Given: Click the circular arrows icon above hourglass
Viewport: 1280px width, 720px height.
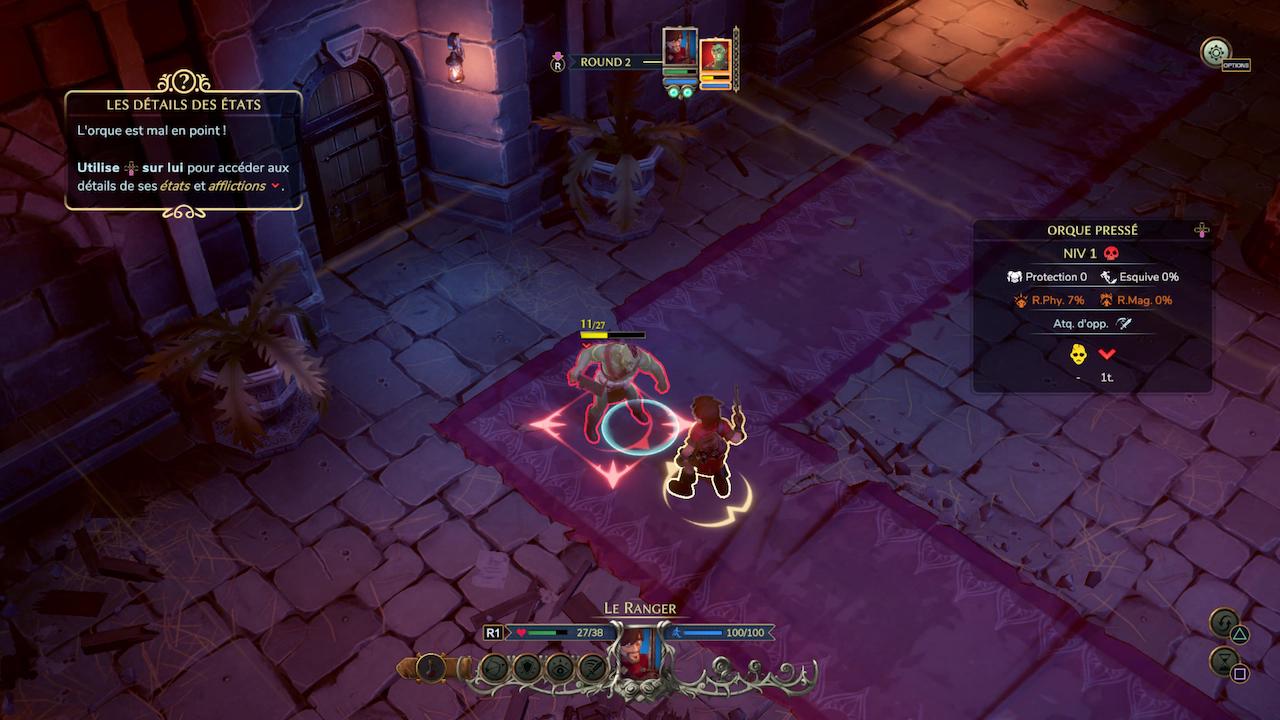Looking at the screenshot, I should [x=1223, y=624].
